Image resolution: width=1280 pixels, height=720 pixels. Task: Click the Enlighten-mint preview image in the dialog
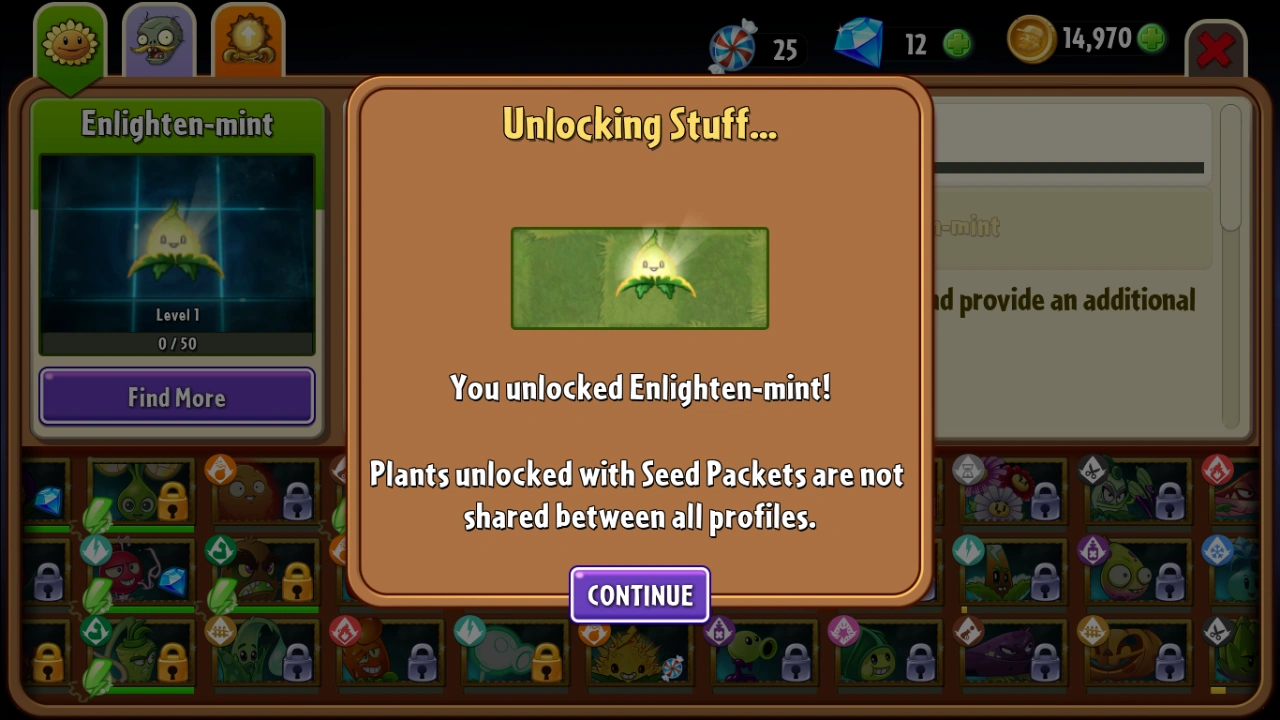pos(640,278)
